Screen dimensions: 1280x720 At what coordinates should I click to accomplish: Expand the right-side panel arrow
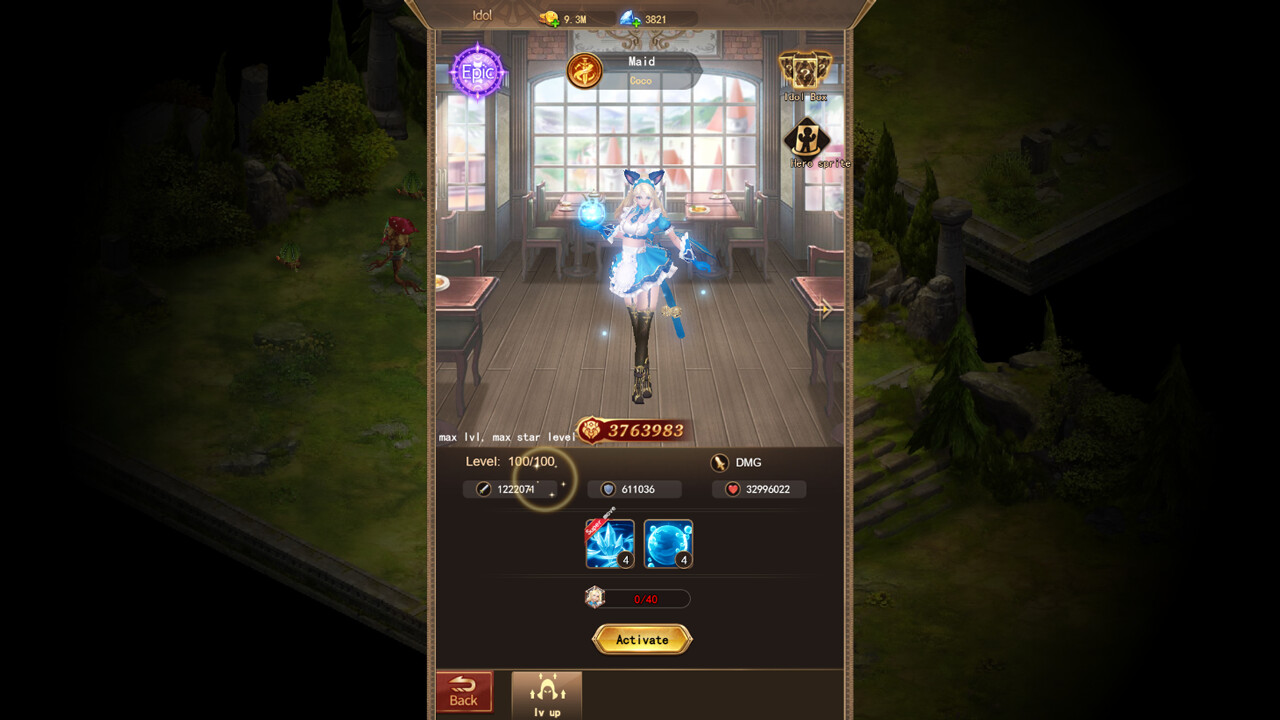click(826, 310)
